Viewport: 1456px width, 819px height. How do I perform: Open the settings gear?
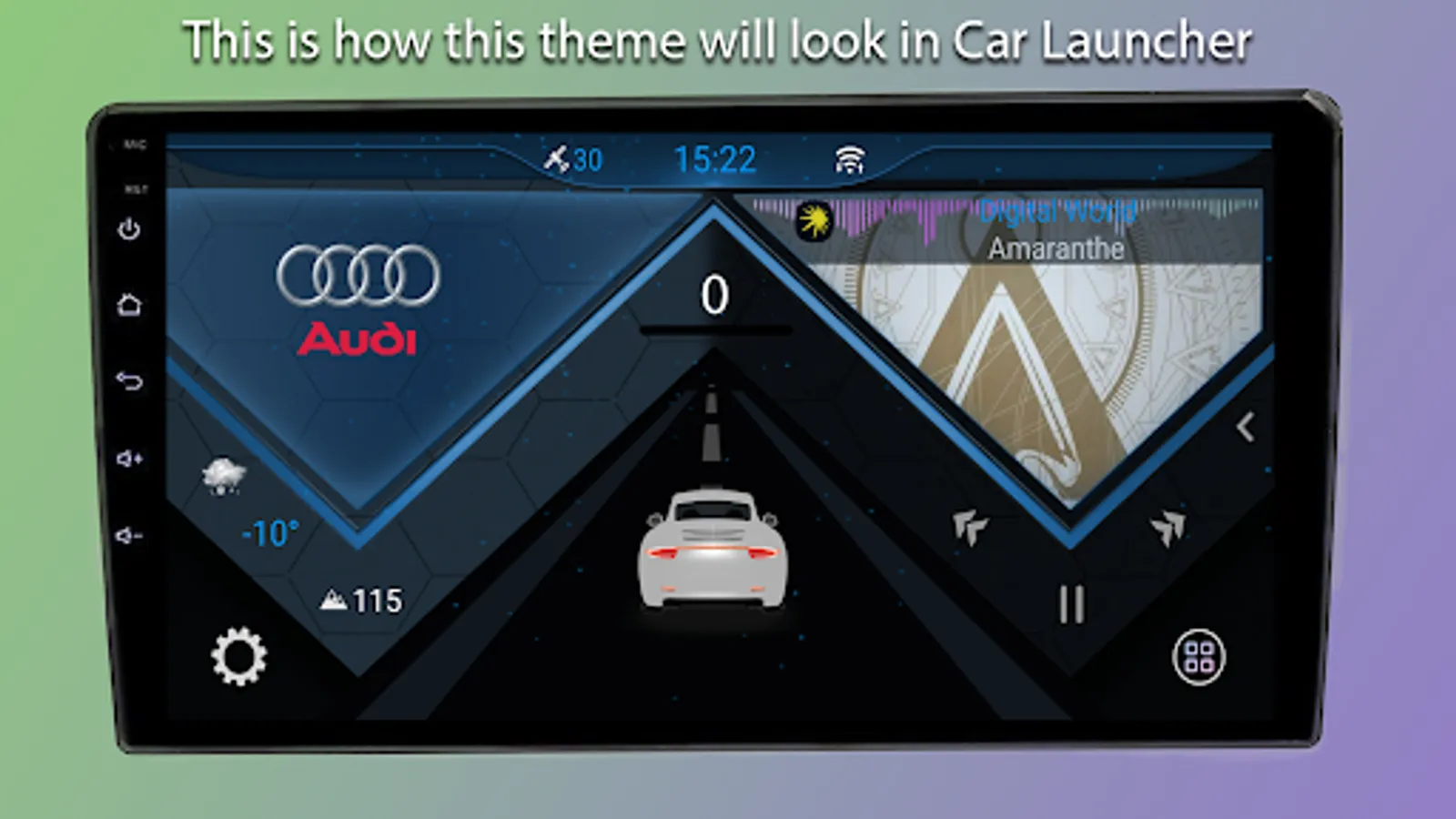pyautogui.click(x=238, y=658)
